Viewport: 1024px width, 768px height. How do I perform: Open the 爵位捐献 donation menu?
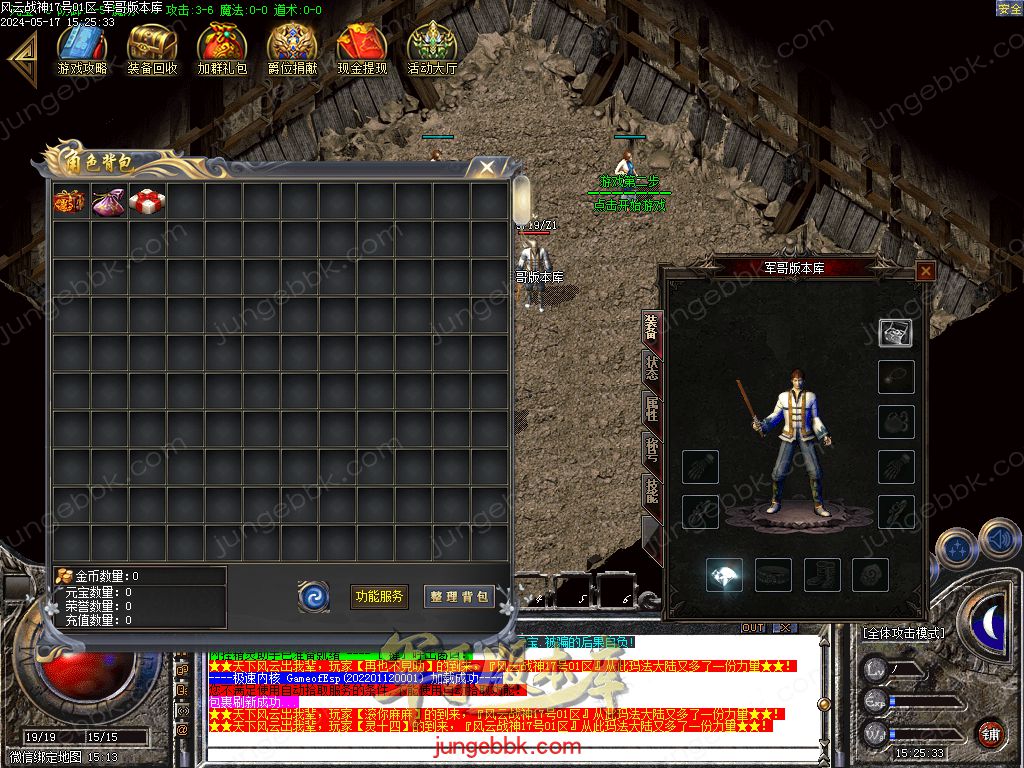point(292,48)
